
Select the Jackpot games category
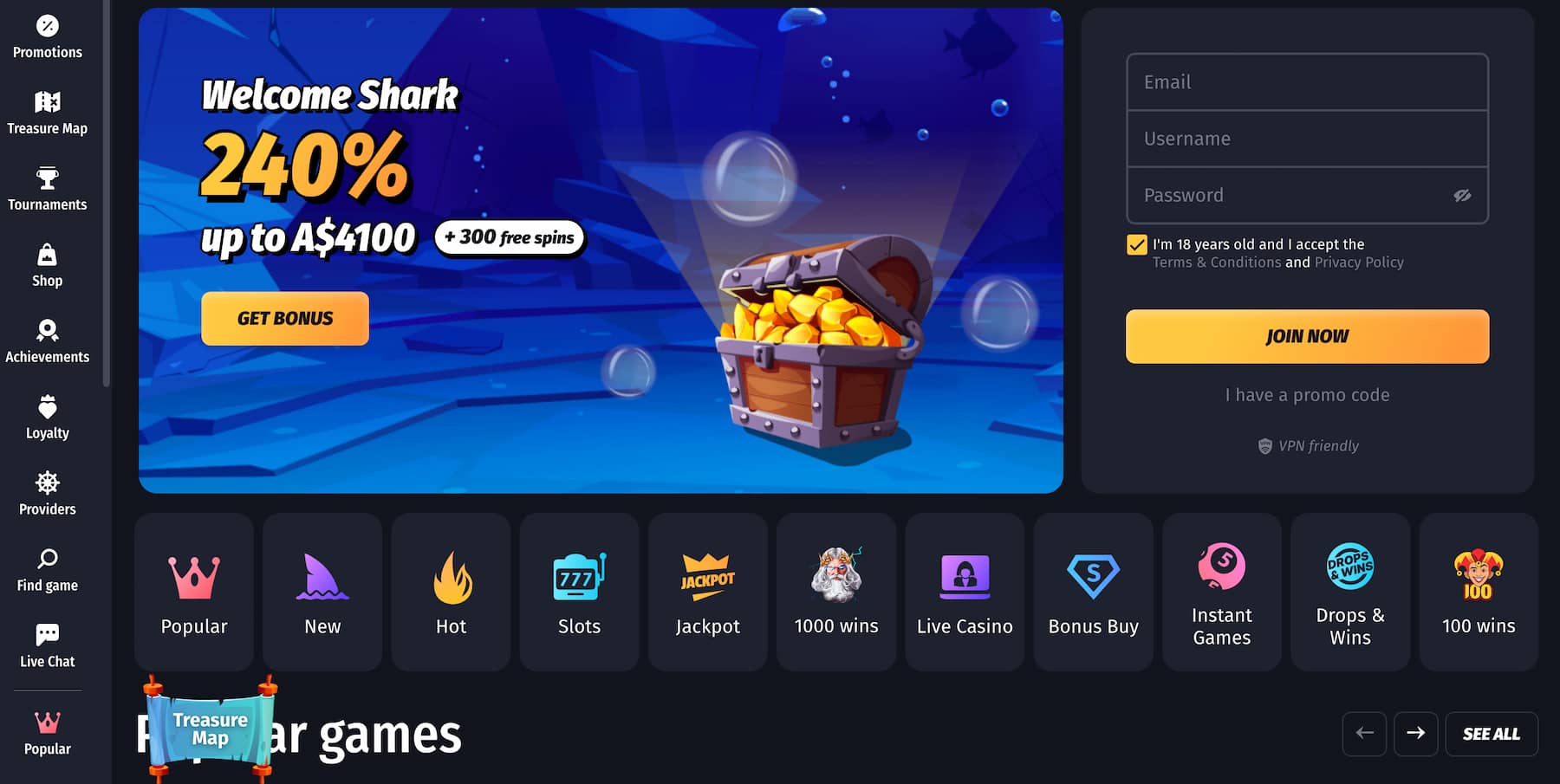point(707,593)
